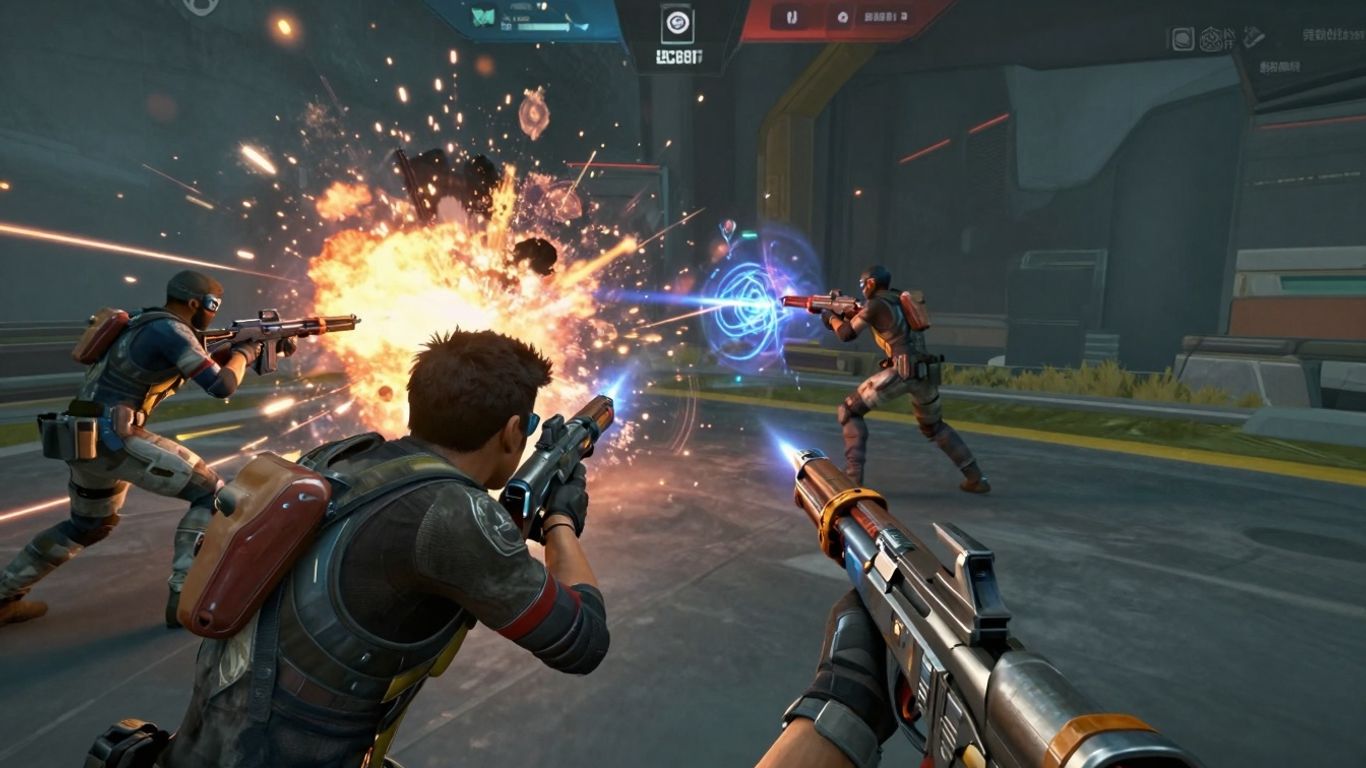Click the second icon on the red team panel
Screen dimensions: 1366x768
click(x=843, y=16)
